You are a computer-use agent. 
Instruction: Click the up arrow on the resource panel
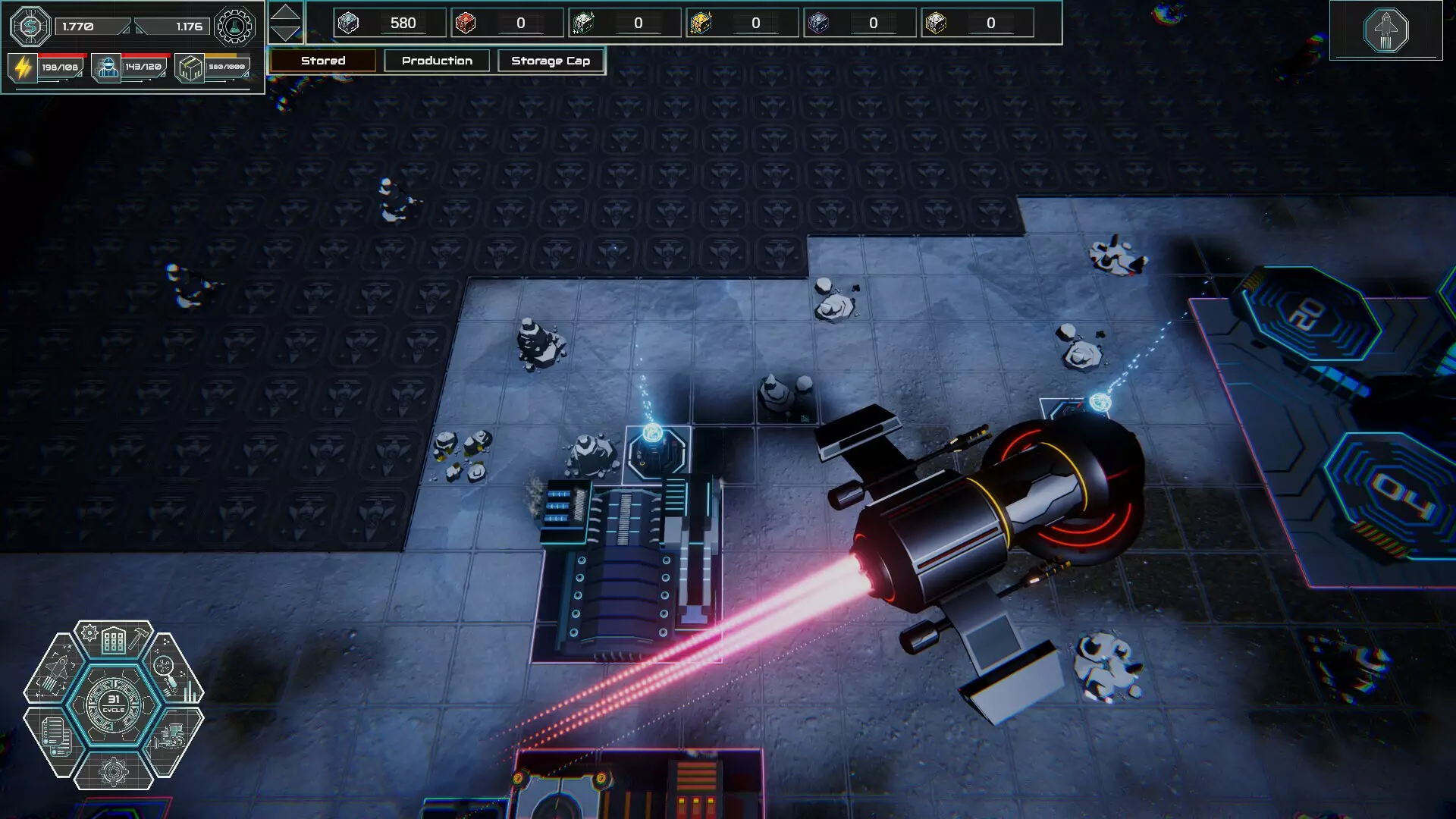[x=285, y=13]
